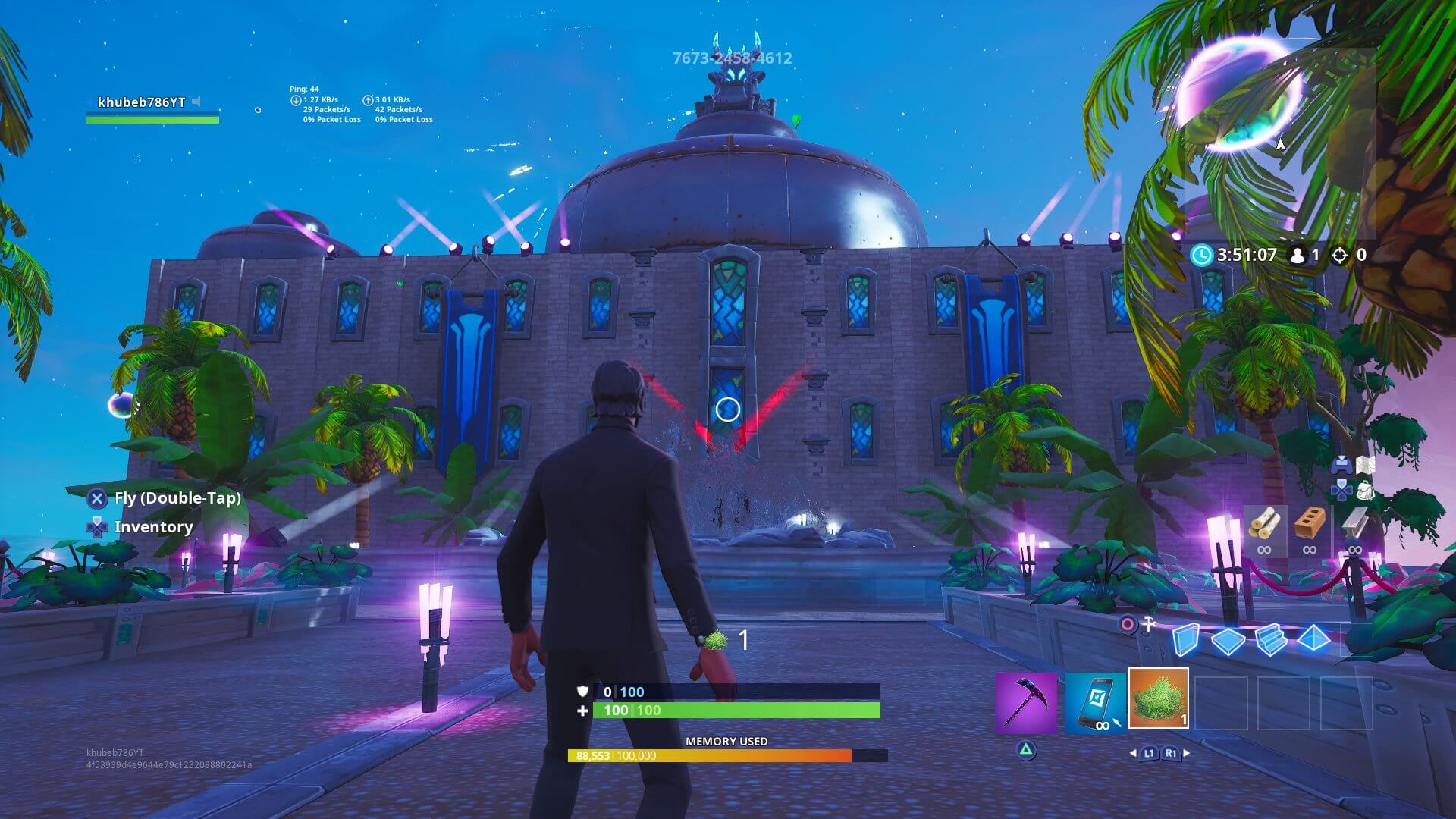This screenshot has height=819, width=1456.
Task: Select the wall building piece
Action: (x=1188, y=641)
